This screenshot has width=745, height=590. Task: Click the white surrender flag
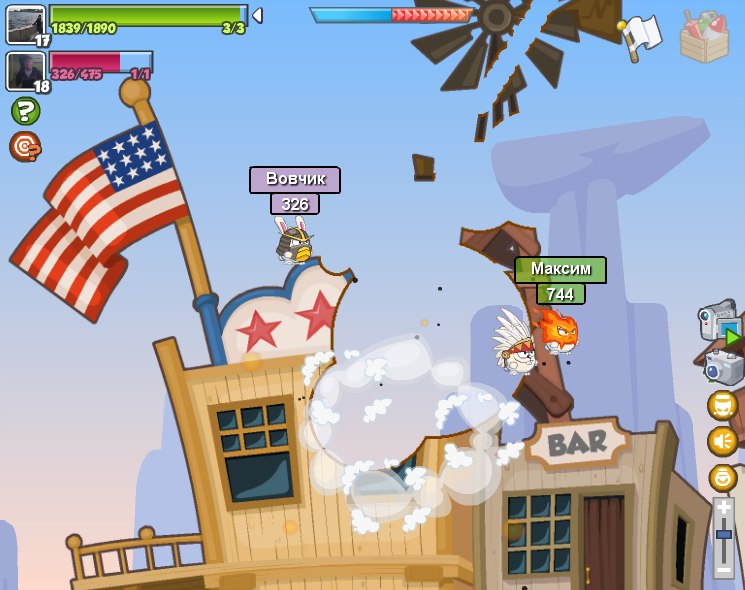(x=640, y=37)
